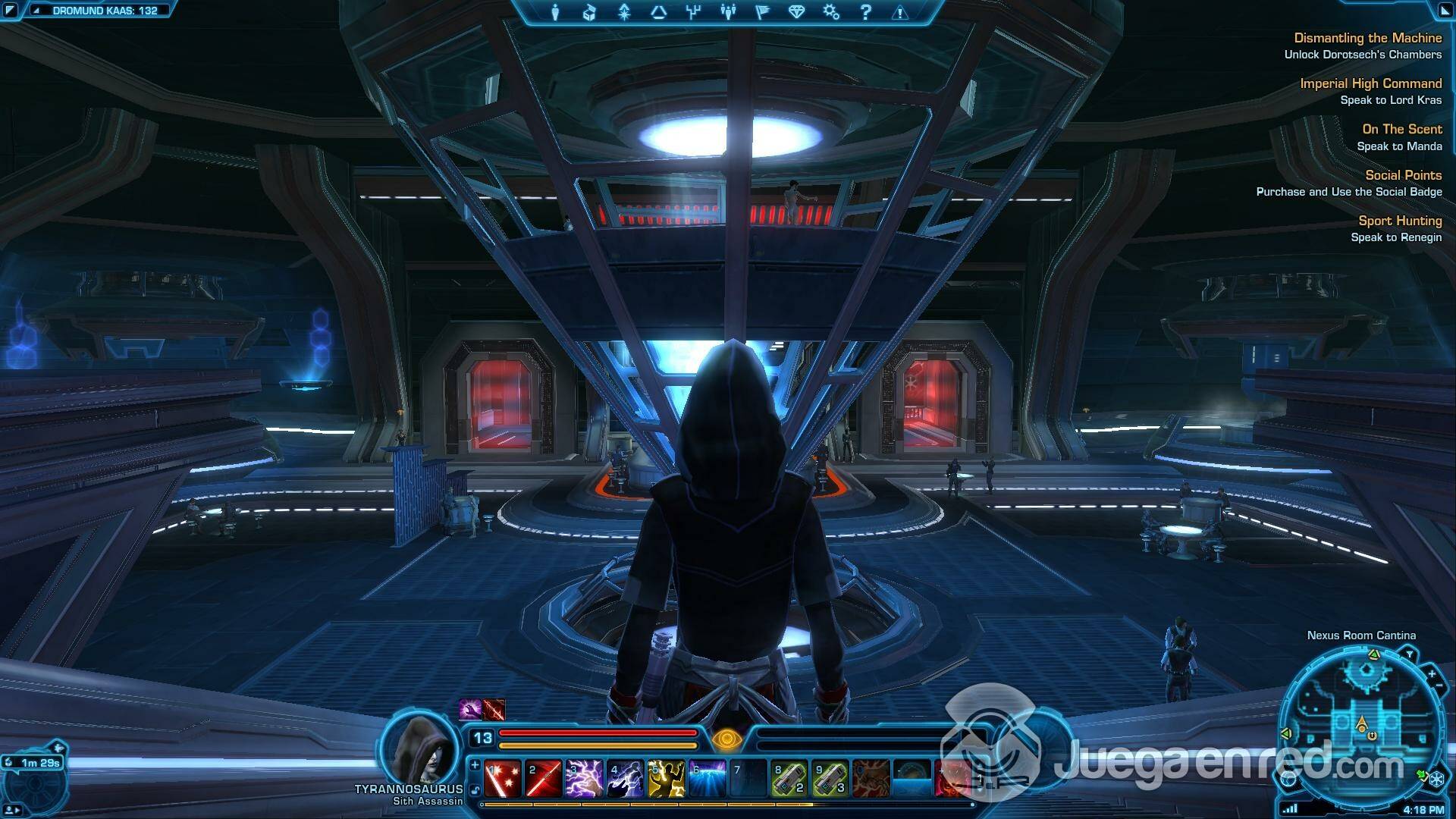Open the guild flag icon
The width and height of the screenshot is (1456, 819).
(x=762, y=12)
